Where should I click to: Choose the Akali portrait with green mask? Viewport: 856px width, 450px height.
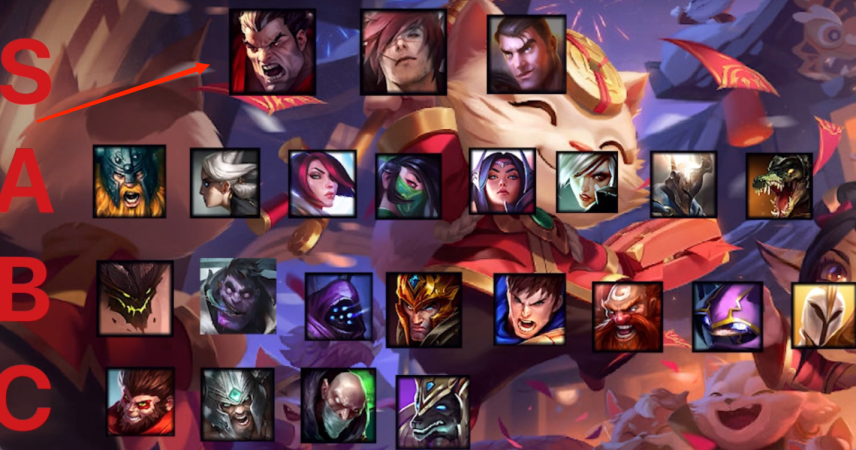[x=408, y=186]
